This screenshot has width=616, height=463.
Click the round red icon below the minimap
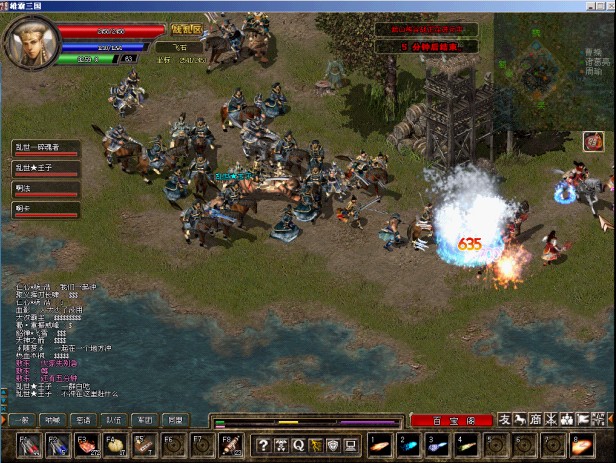pyautogui.click(x=593, y=142)
